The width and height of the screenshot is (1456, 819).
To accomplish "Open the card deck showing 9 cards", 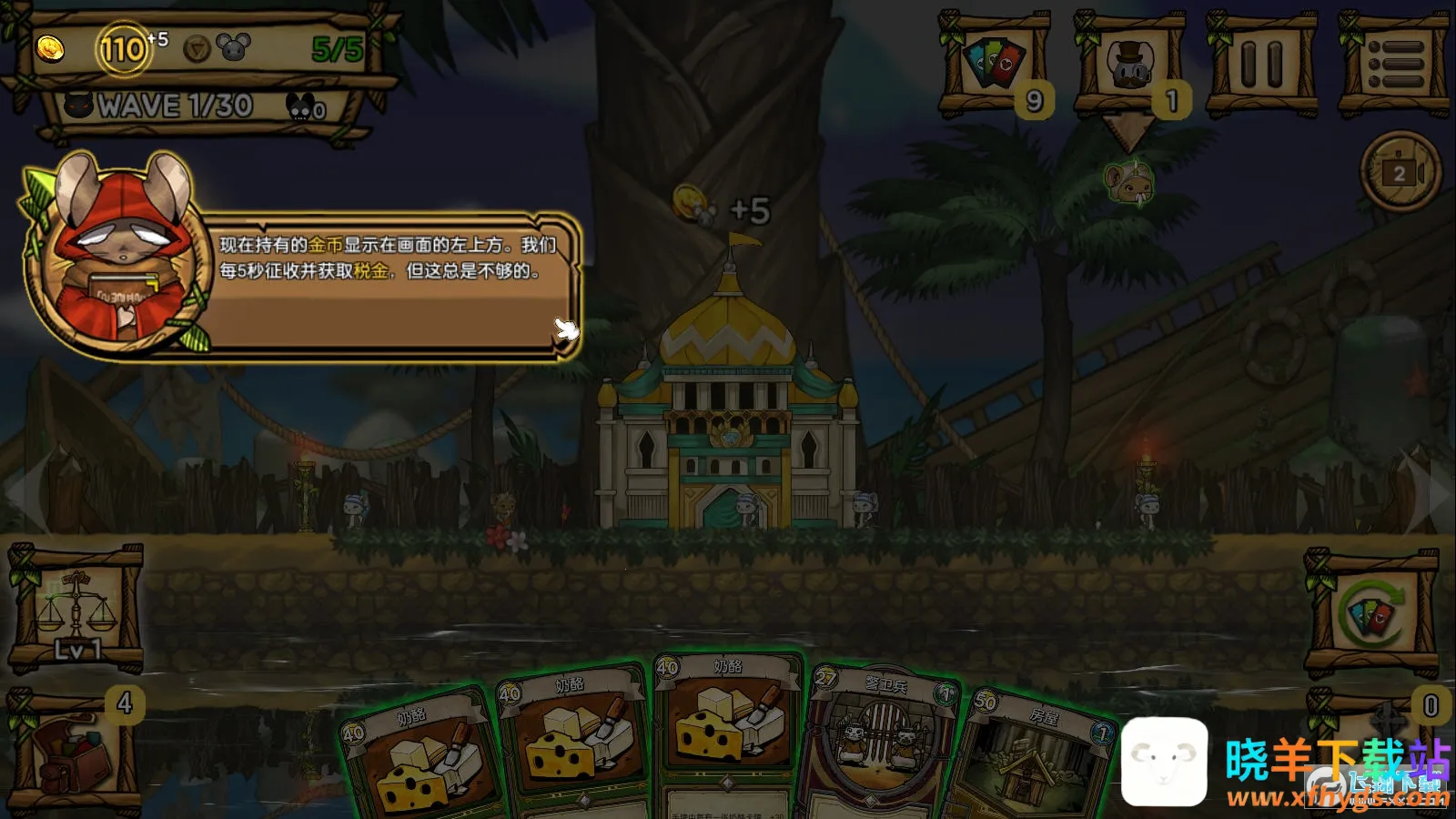I will tap(994, 66).
